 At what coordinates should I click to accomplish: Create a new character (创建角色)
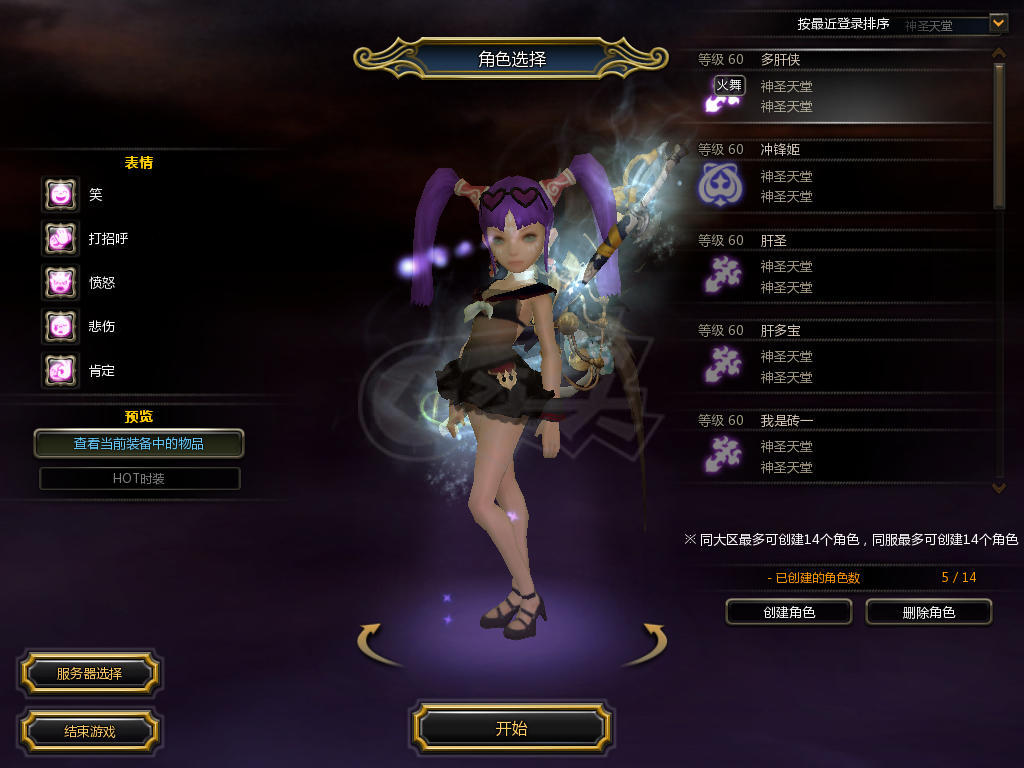pos(788,612)
